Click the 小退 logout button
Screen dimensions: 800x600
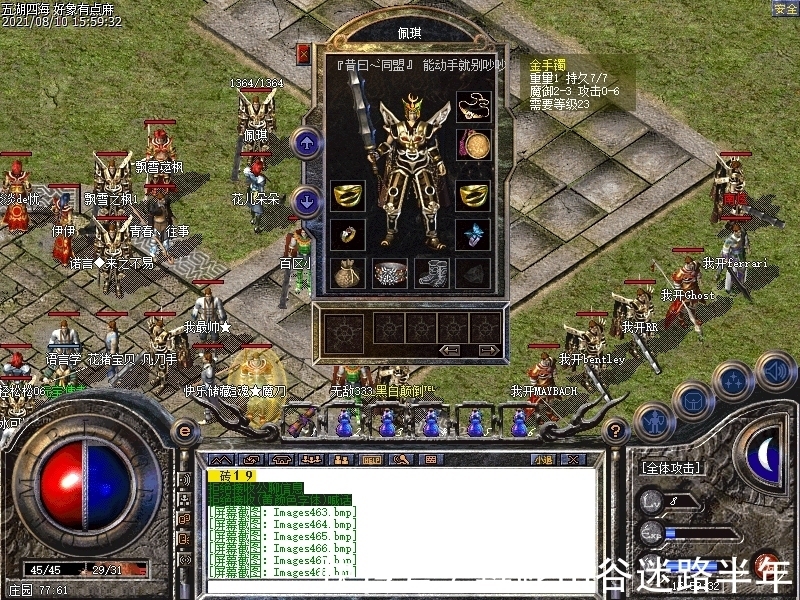pyautogui.click(x=544, y=460)
